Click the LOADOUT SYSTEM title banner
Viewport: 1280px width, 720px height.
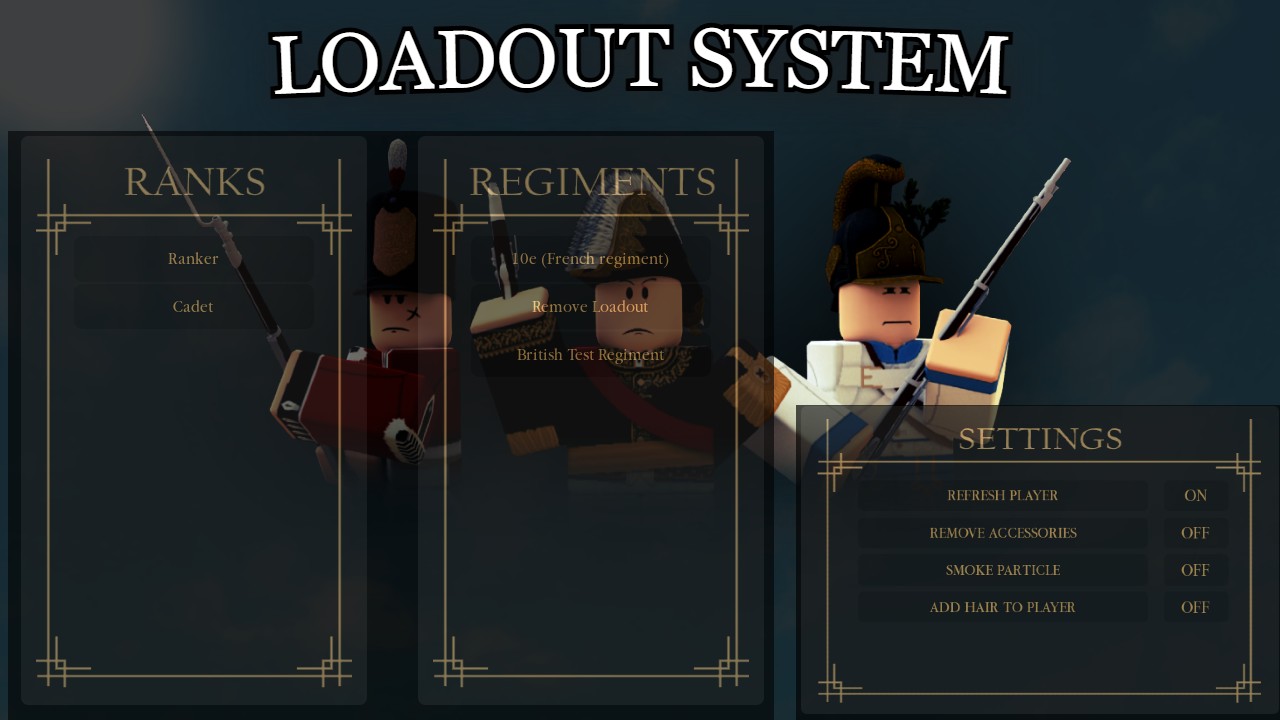[640, 57]
